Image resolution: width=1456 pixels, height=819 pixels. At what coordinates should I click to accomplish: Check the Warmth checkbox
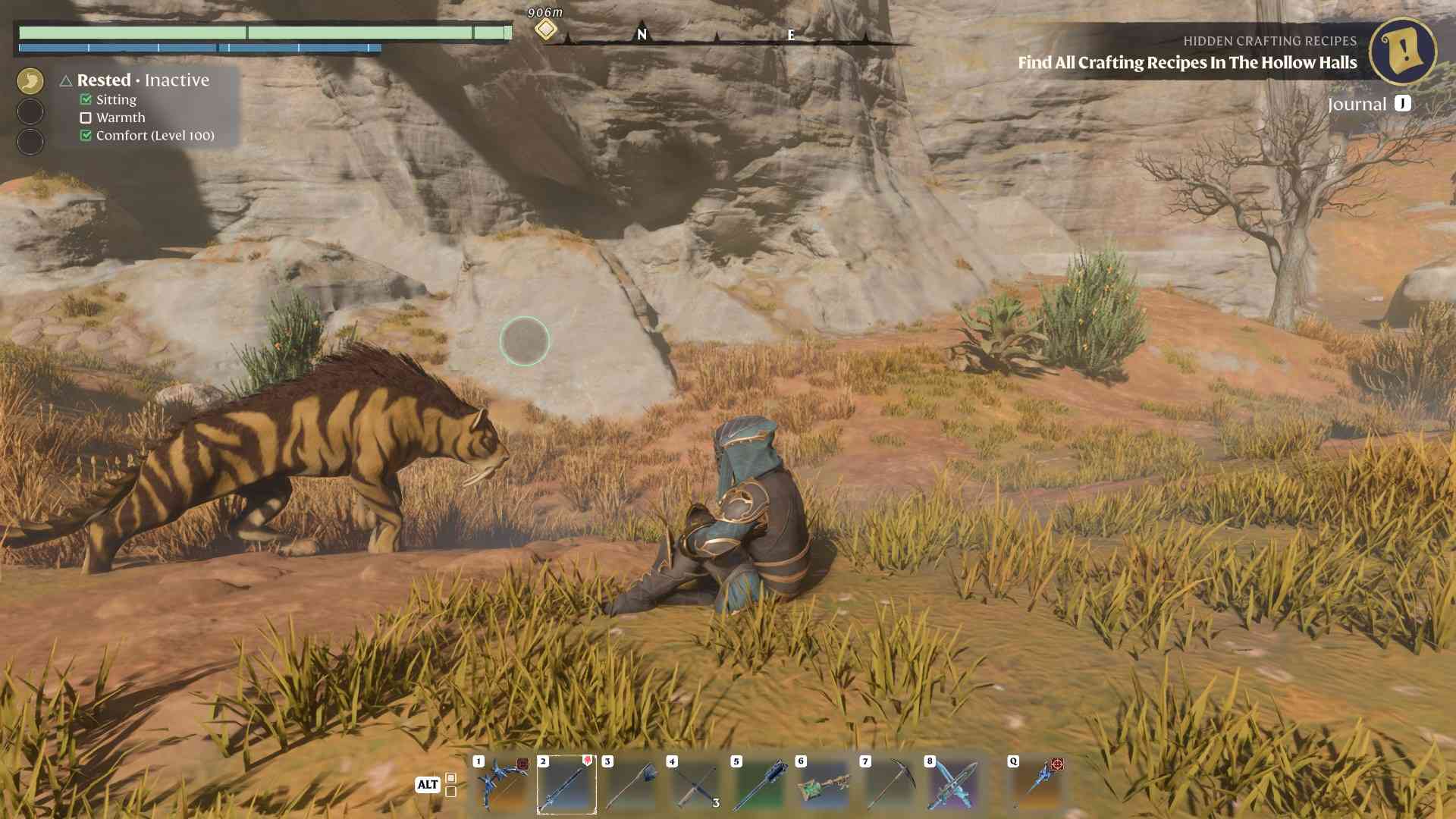click(85, 118)
